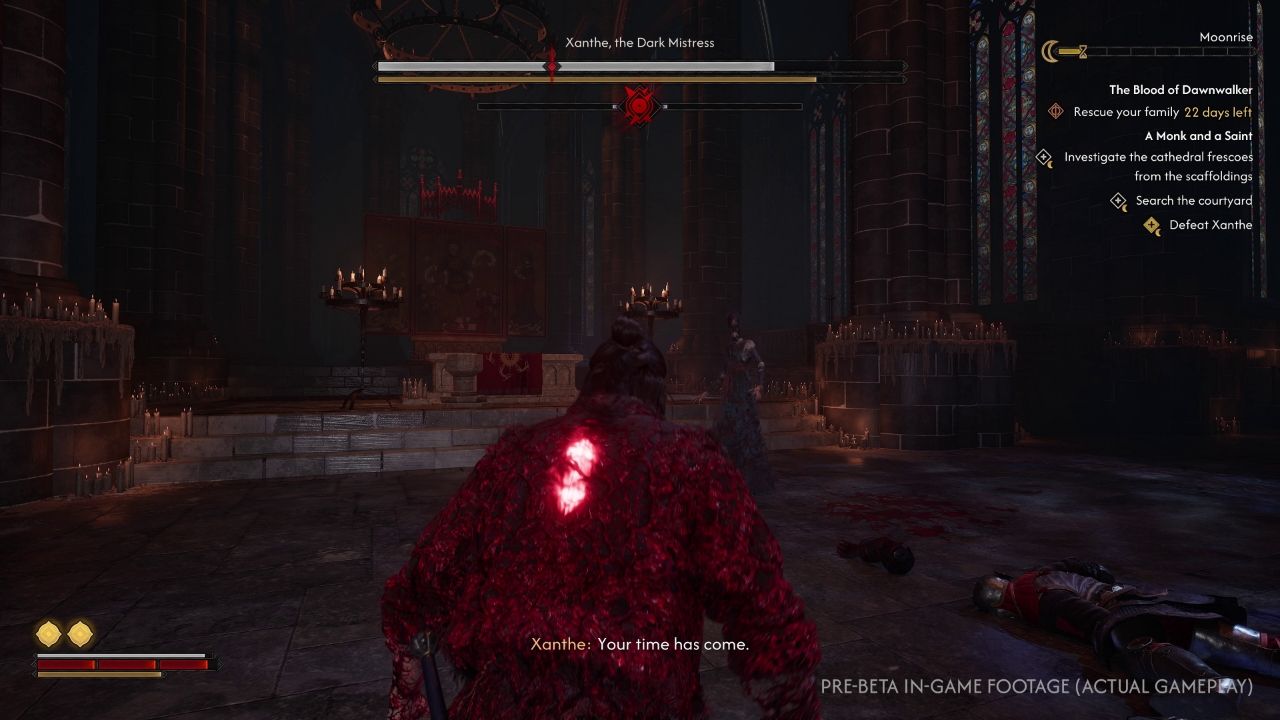Open the Moonrise panel header
Screen dimensions: 1280x720
point(1228,36)
